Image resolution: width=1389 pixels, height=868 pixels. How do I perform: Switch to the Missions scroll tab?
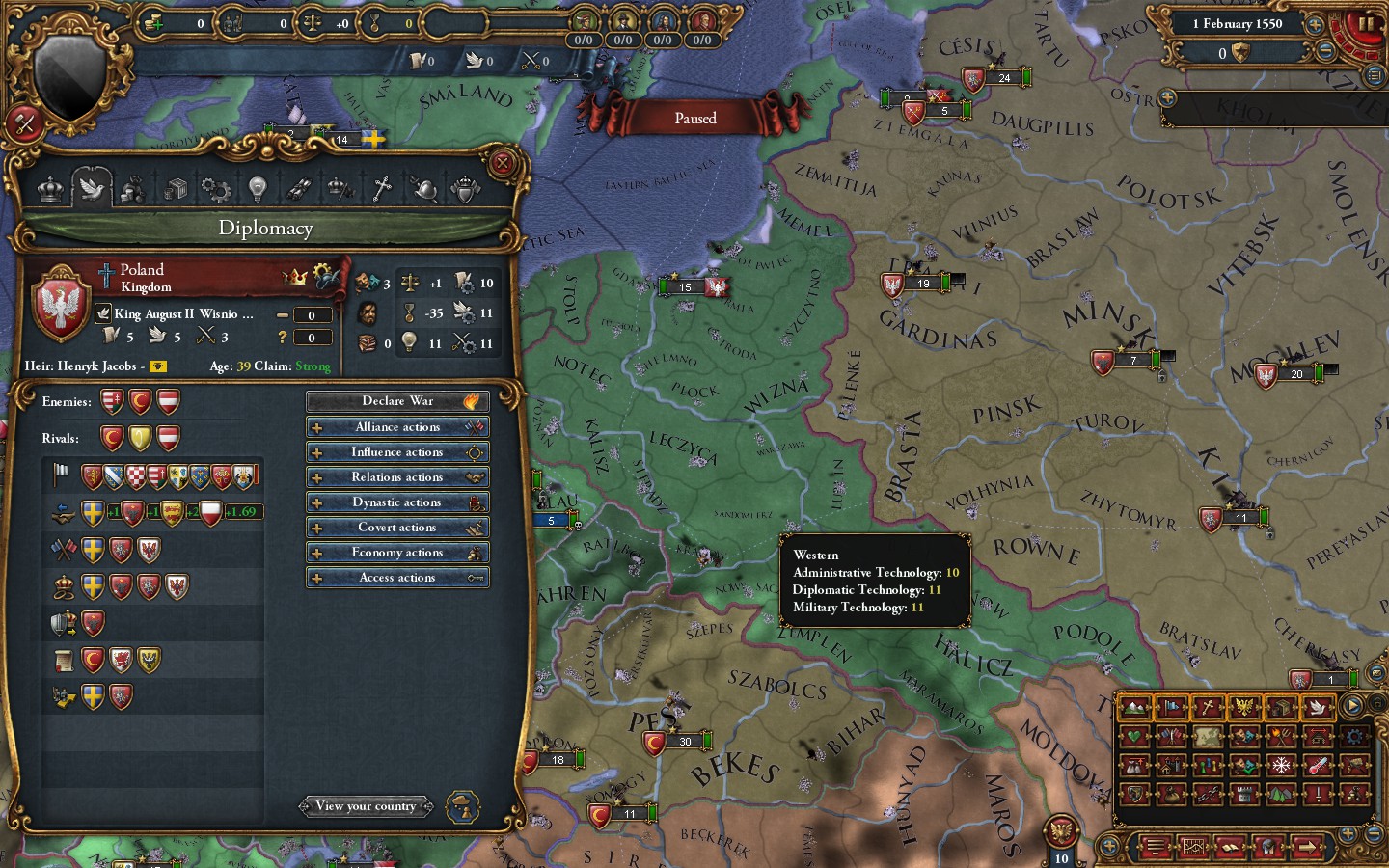click(299, 188)
